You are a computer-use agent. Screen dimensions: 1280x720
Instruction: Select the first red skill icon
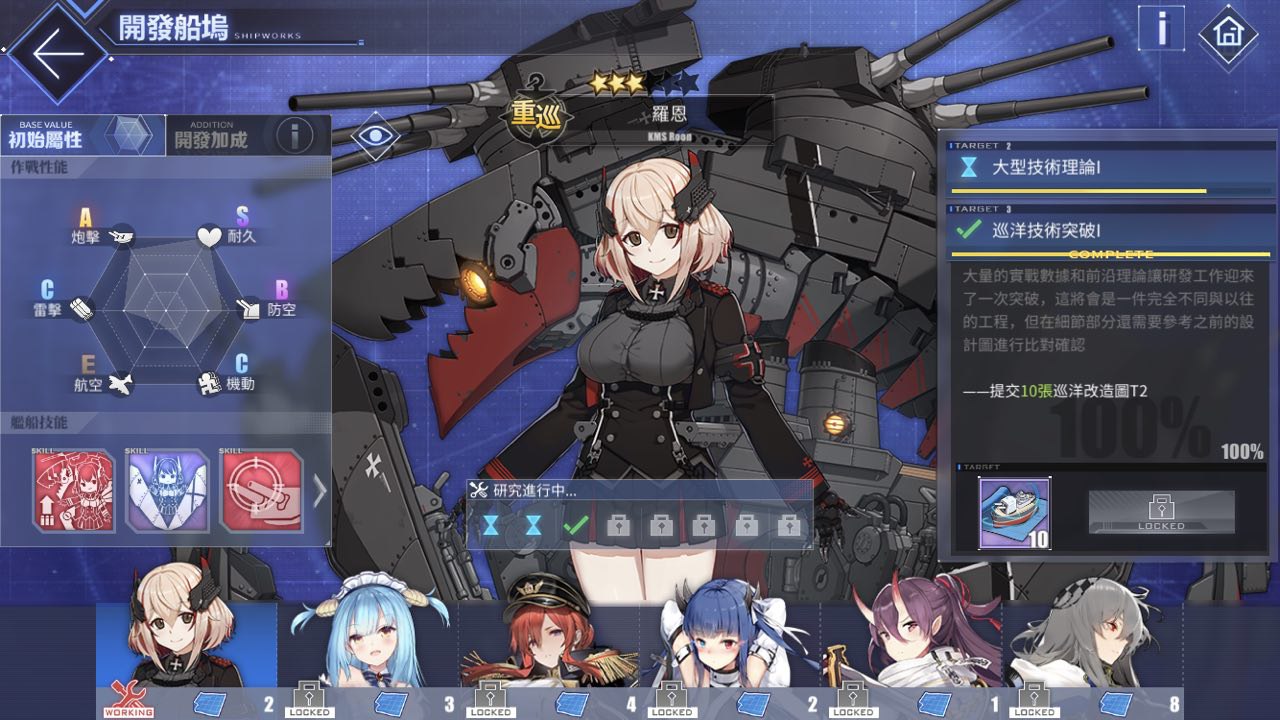[74, 491]
